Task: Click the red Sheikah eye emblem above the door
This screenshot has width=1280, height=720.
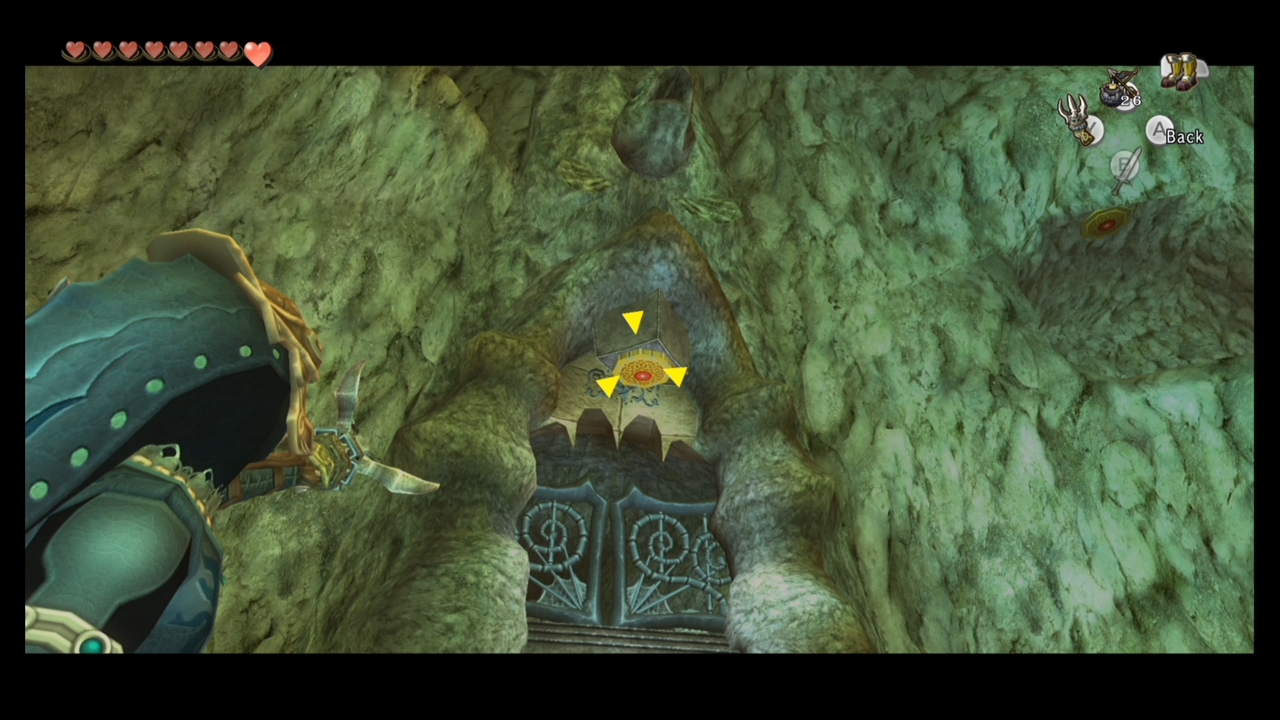Action: [641, 374]
